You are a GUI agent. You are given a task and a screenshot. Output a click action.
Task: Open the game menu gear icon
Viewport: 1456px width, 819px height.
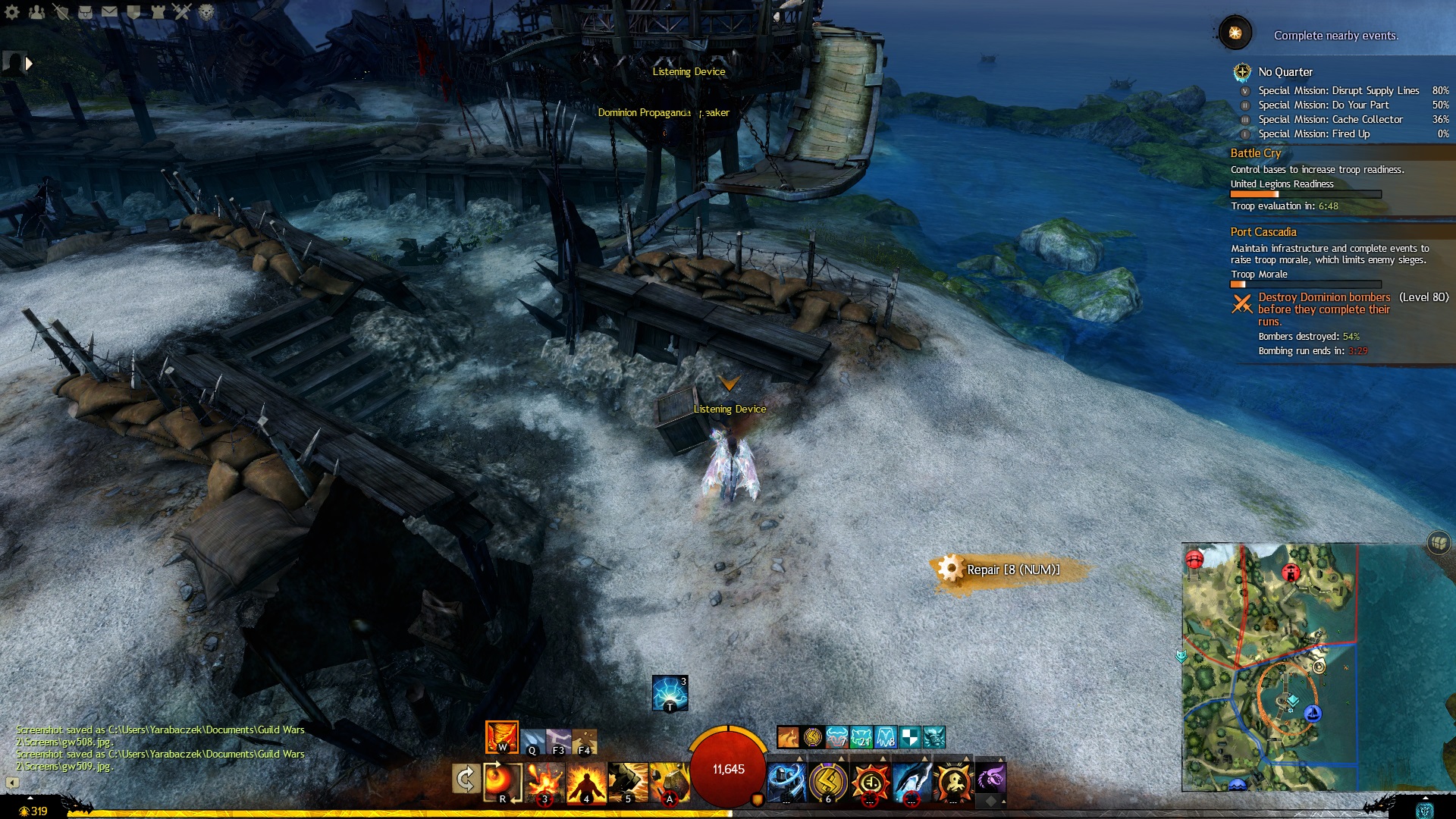(12, 11)
